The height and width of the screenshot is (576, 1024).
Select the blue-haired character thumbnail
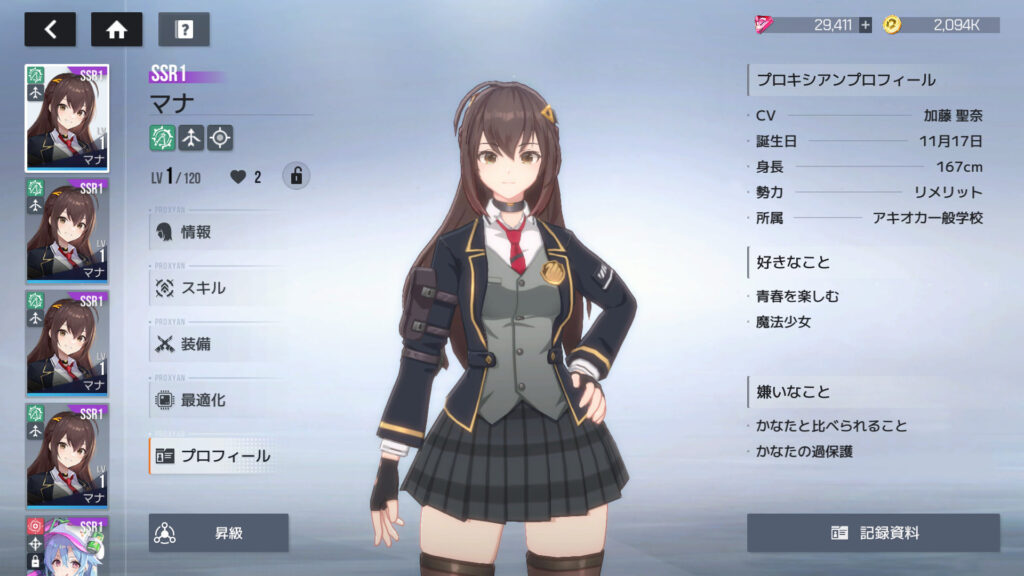67,546
